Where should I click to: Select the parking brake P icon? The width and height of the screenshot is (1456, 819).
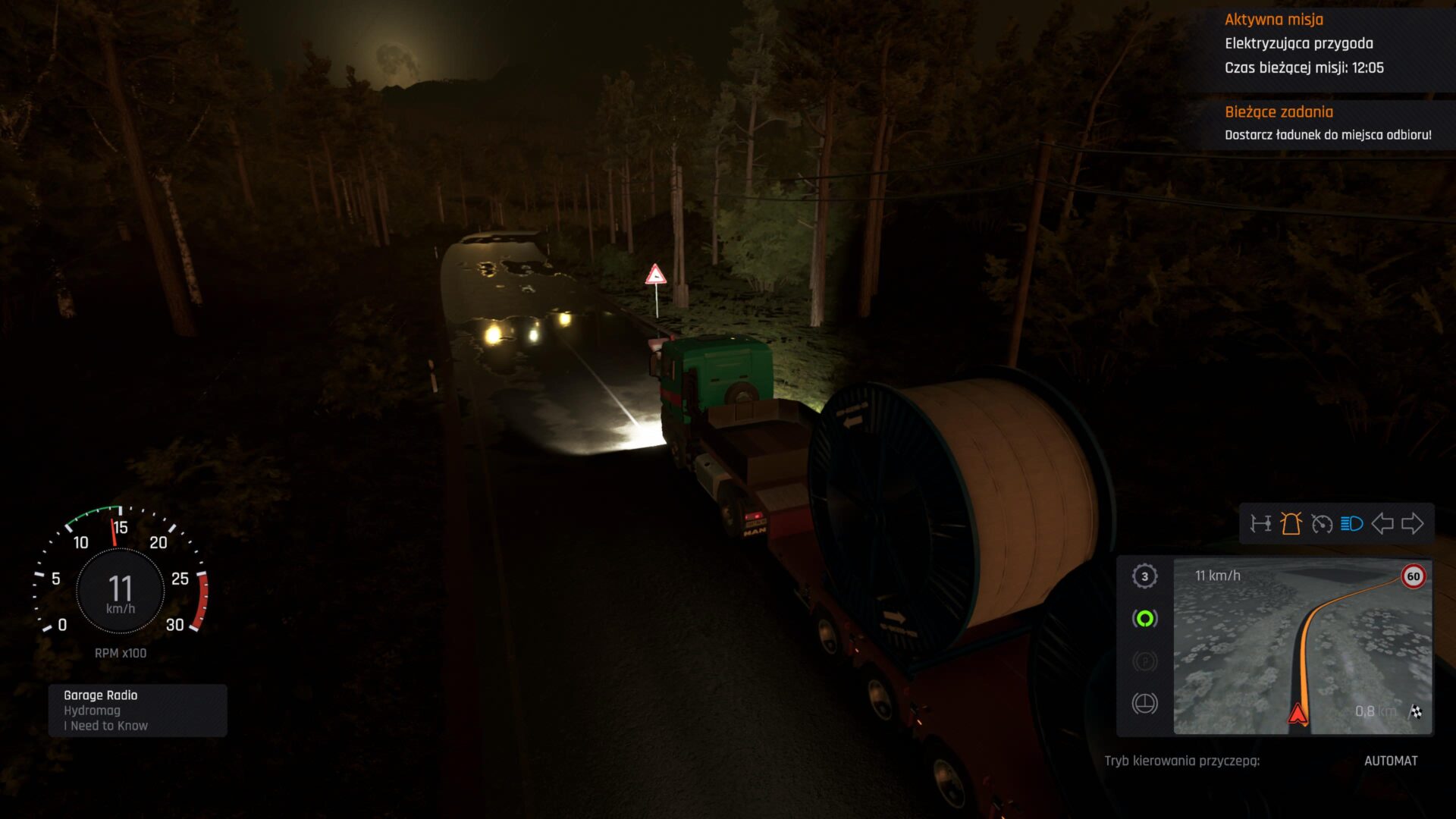1145,661
